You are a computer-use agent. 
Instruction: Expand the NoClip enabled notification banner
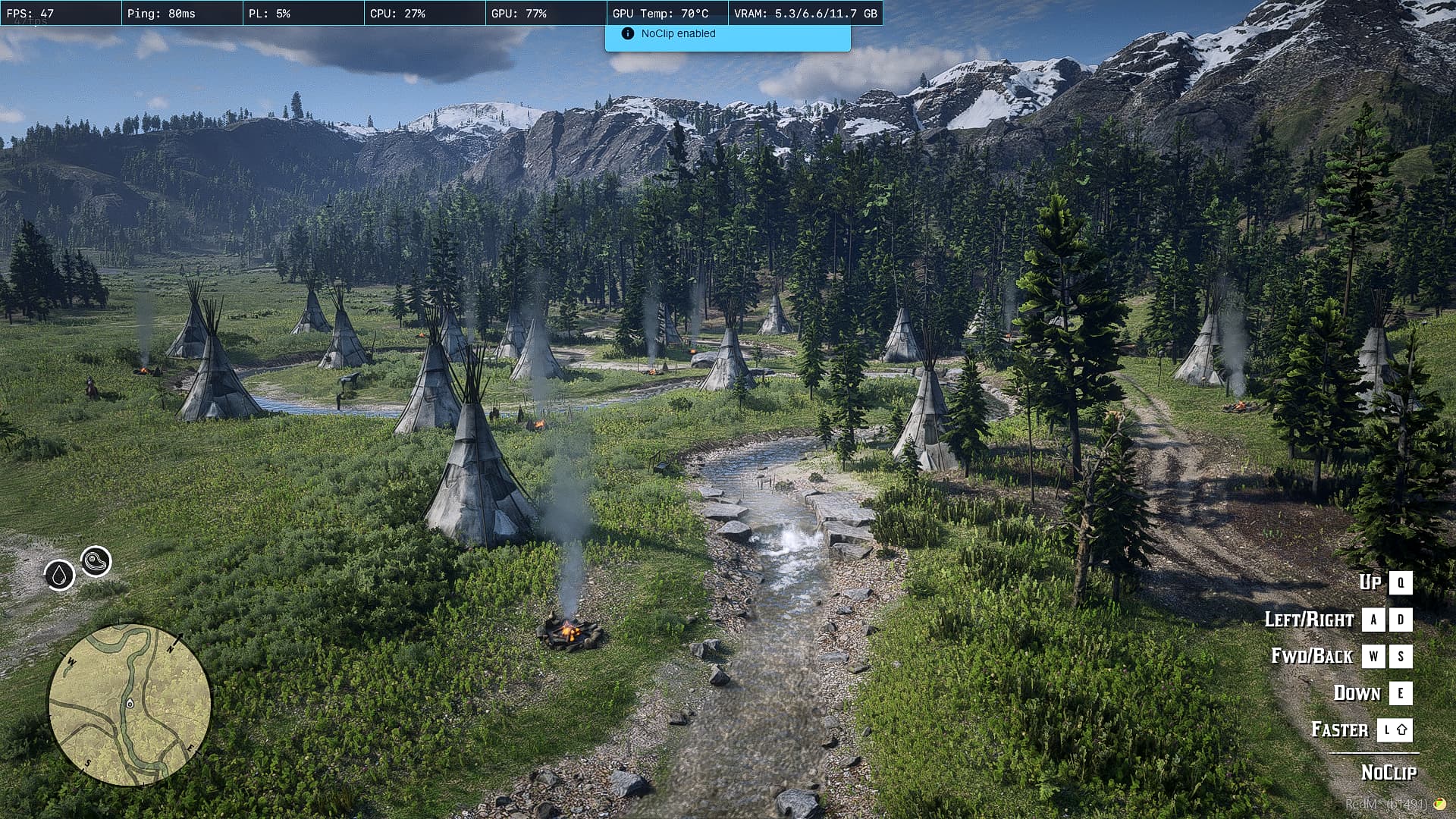[726, 33]
